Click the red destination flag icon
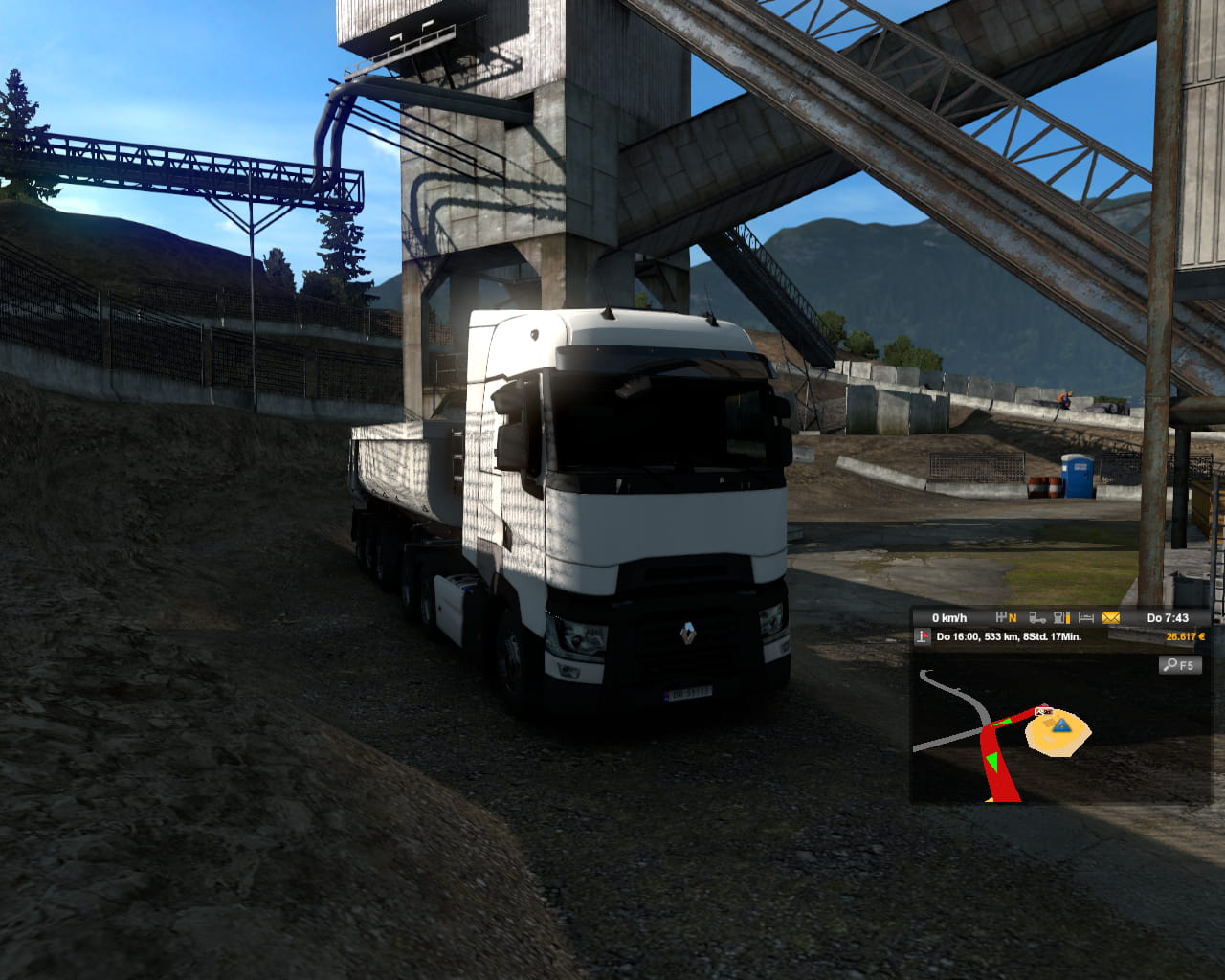Screen dimensions: 1225x980 click(924, 636)
